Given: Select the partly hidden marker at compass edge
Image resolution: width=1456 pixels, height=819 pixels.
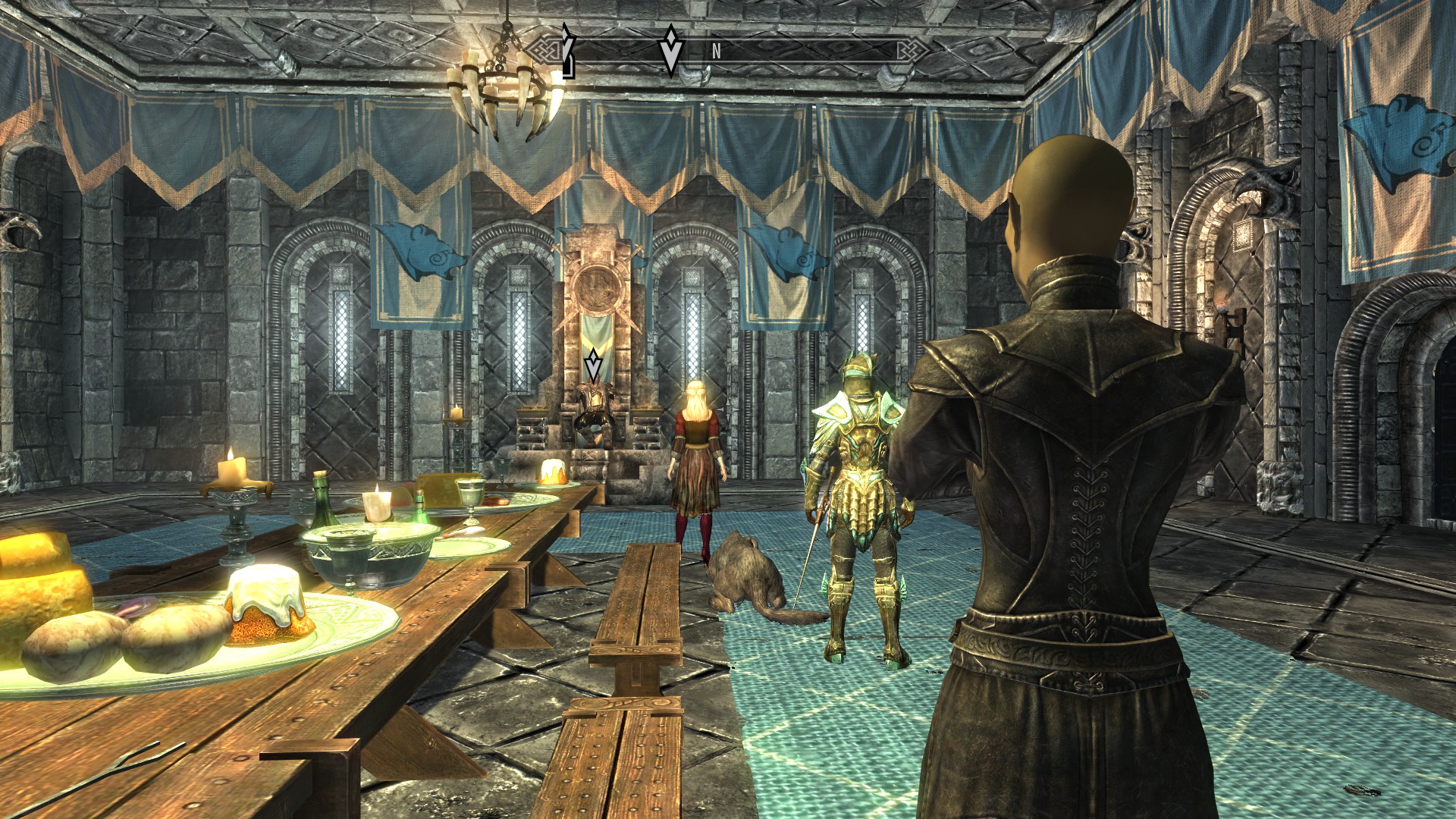Looking at the screenshot, I should pos(566,52).
